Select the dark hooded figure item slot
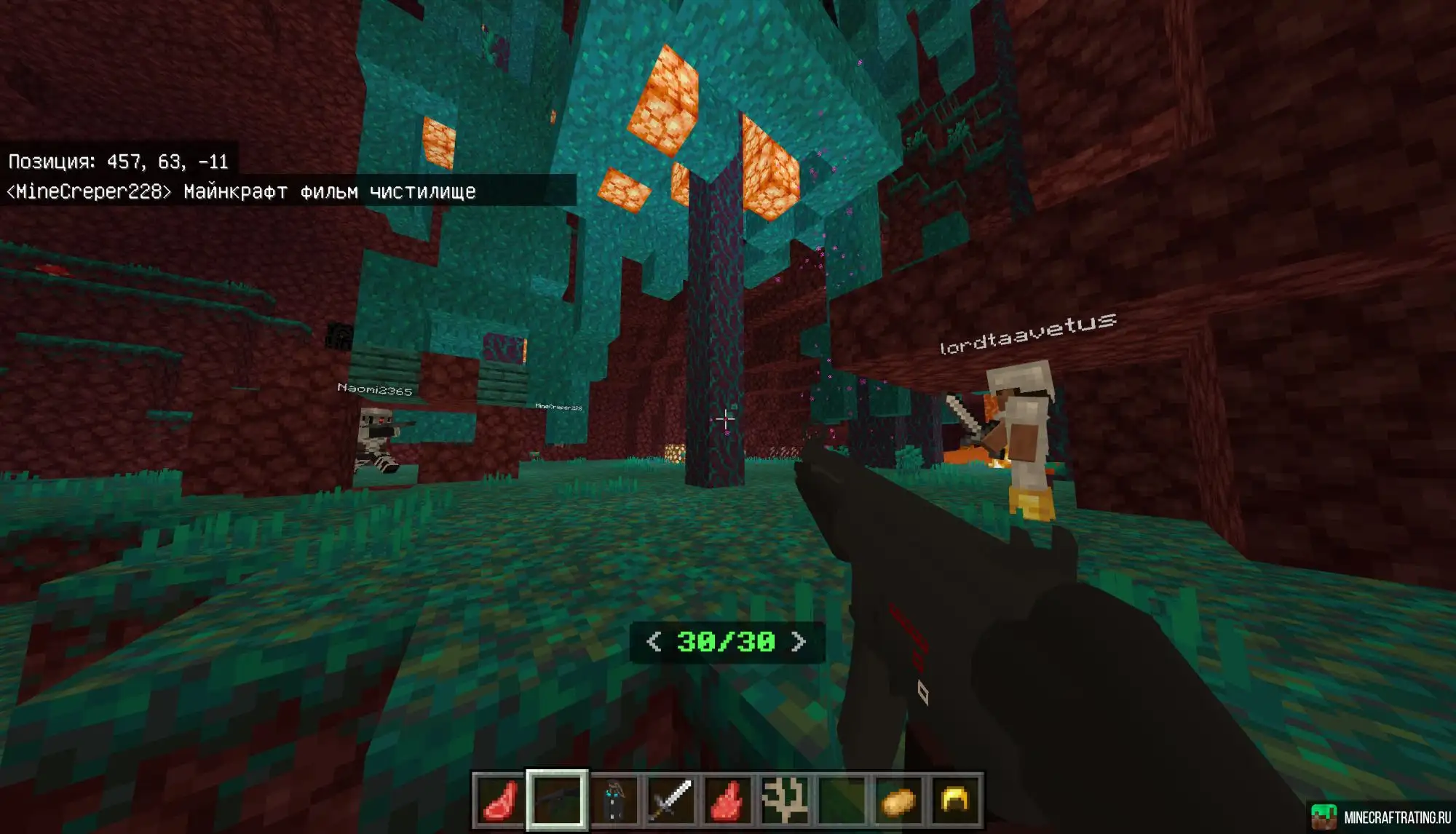The height and width of the screenshot is (834, 1456). pyautogui.click(x=614, y=800)
